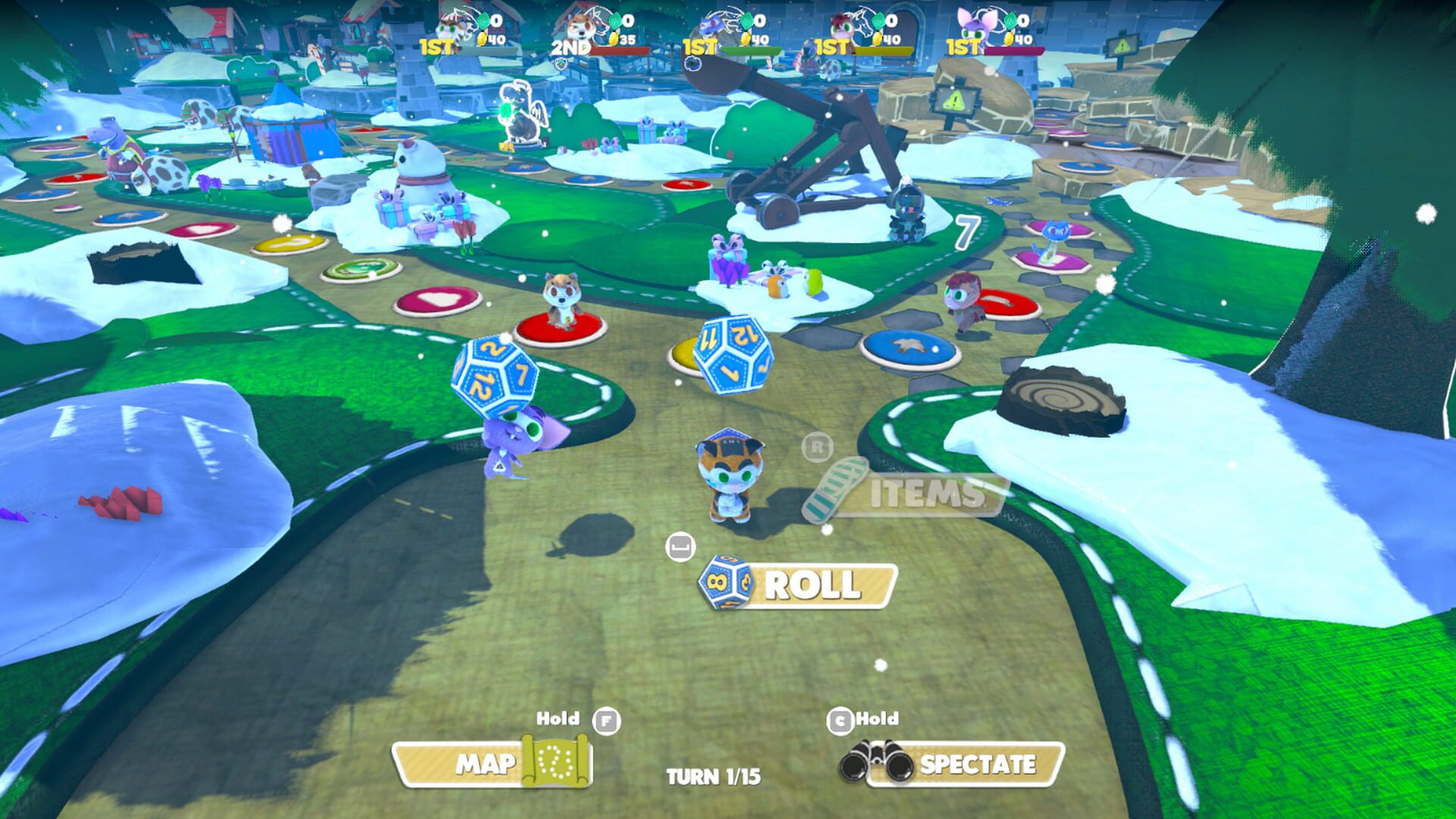Select the purple bat player portrait
1456x819 pixels.
click(x=974, y=27)
